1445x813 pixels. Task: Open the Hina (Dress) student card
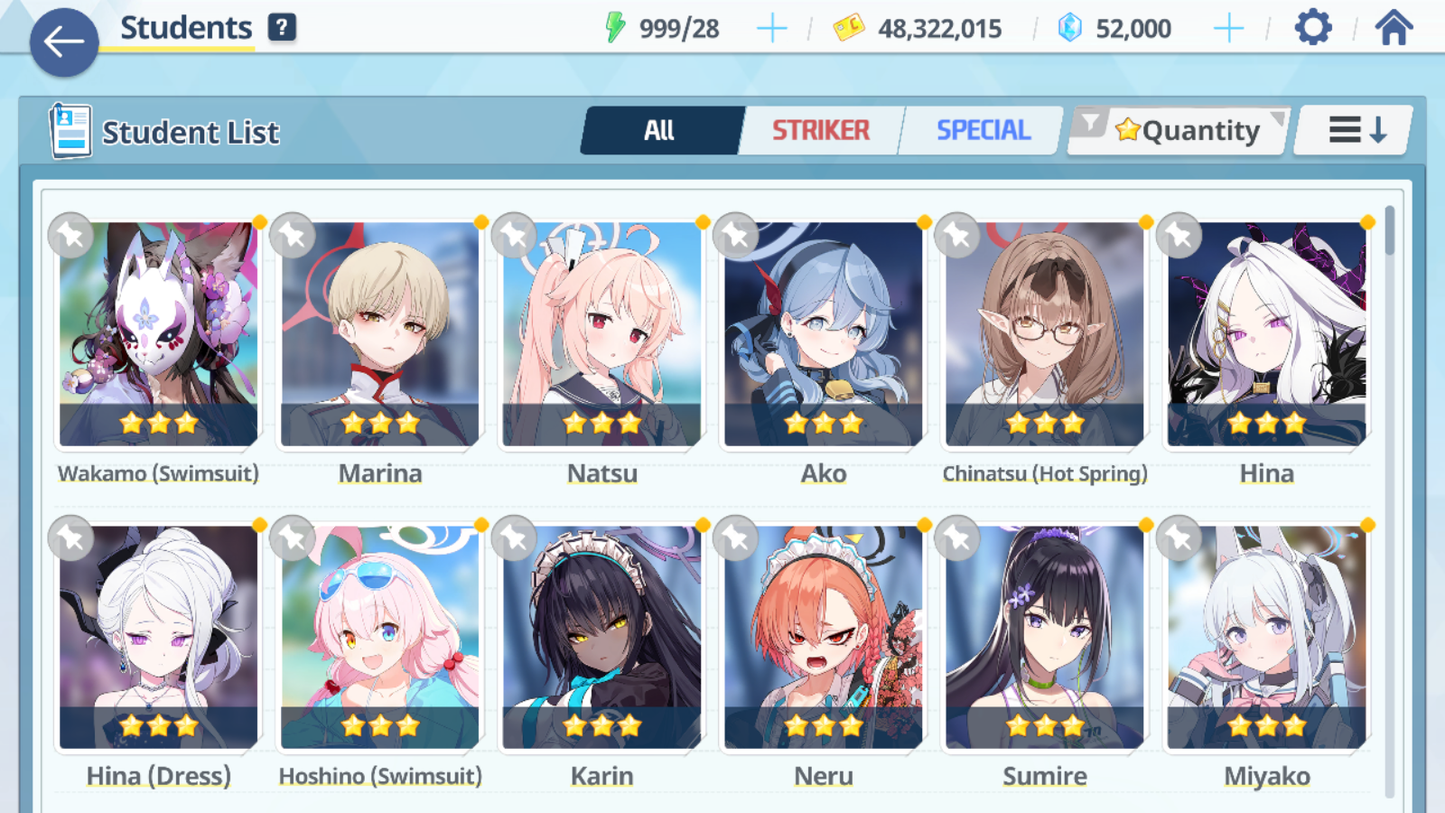158,638
